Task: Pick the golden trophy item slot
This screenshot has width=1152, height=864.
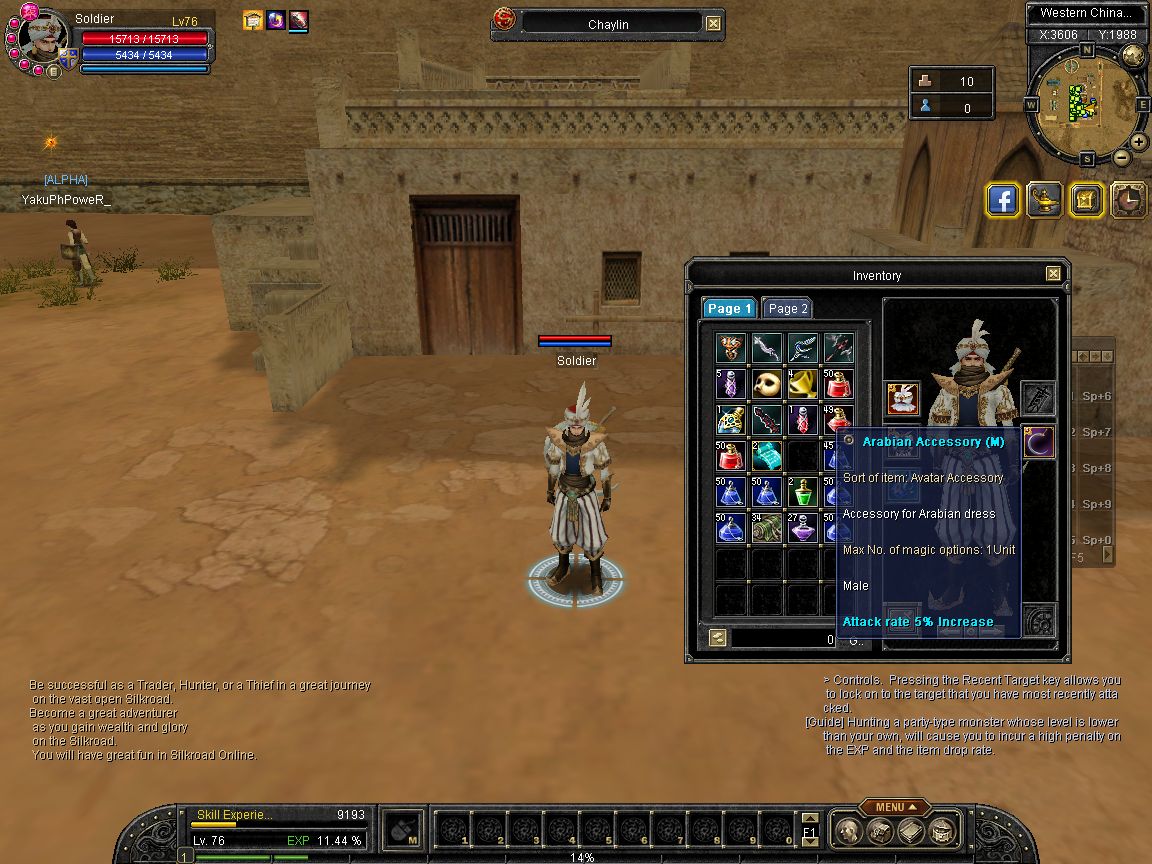Action: [x=803, y=384]
